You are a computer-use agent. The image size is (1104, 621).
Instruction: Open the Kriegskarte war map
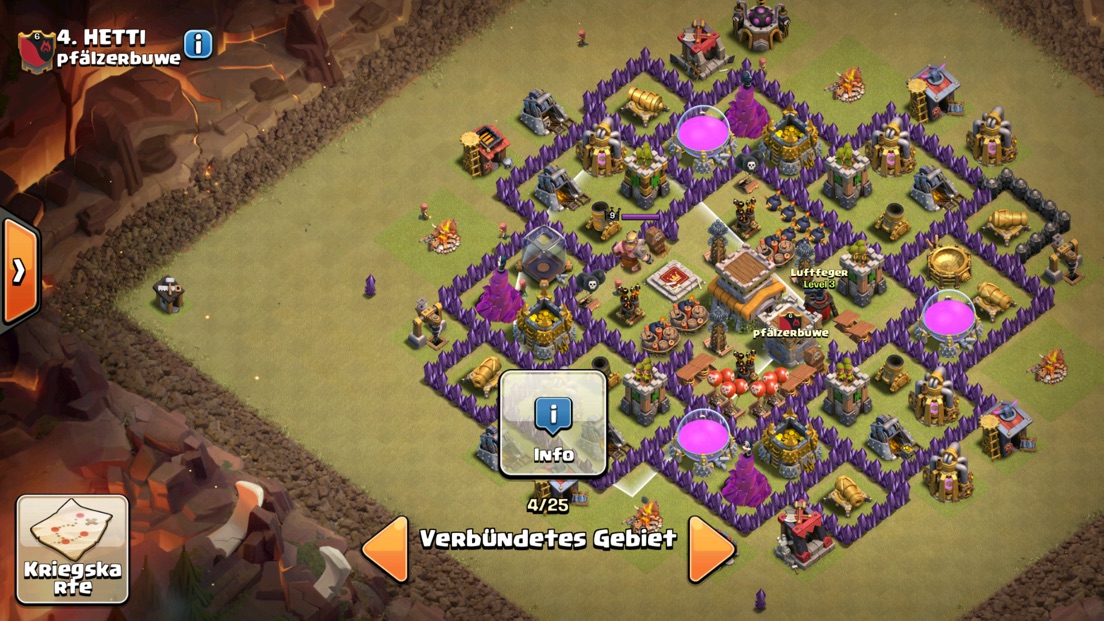[73, 549]
